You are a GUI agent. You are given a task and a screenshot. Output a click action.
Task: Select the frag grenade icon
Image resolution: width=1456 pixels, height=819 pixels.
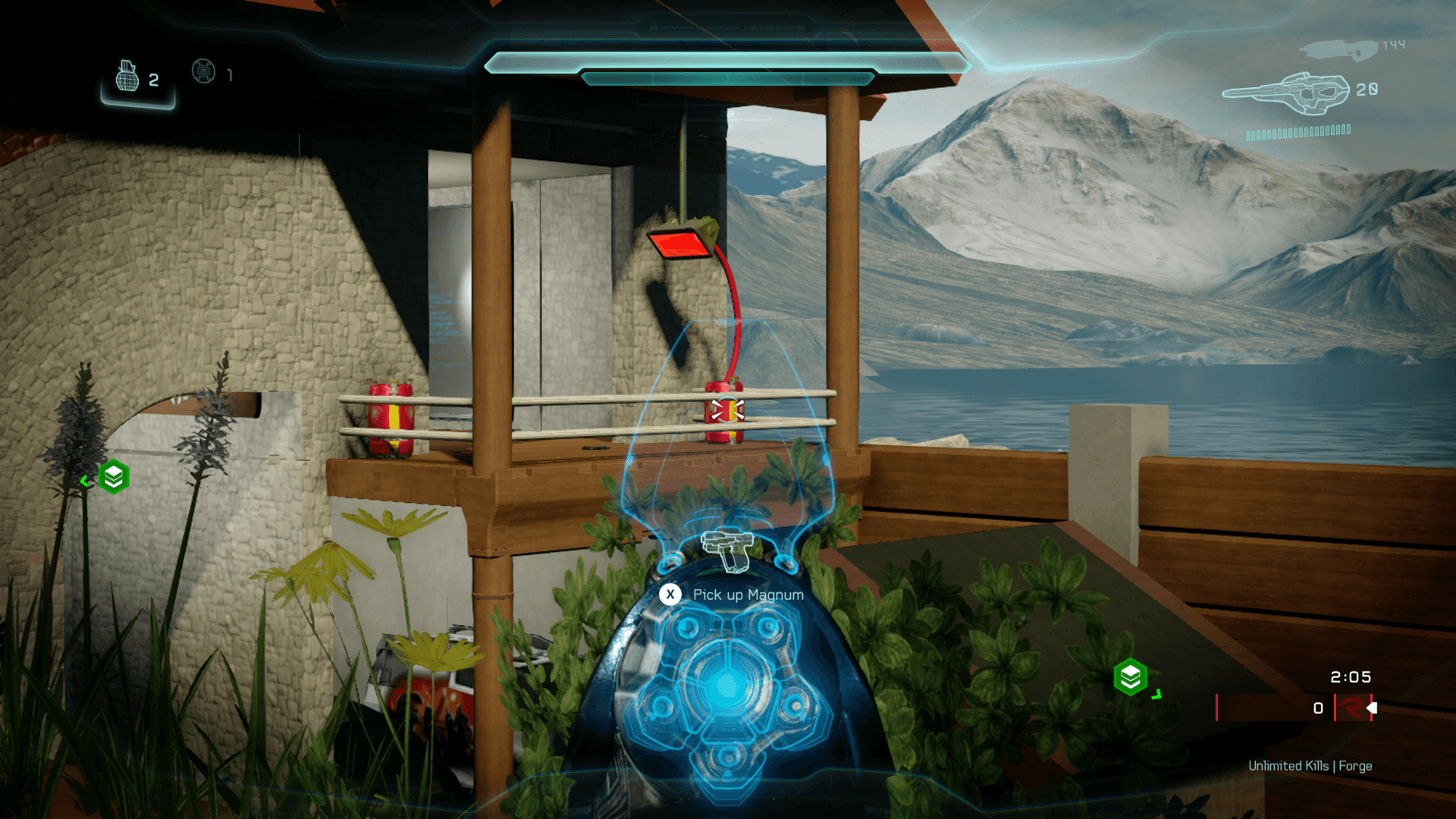click(127, 77)
